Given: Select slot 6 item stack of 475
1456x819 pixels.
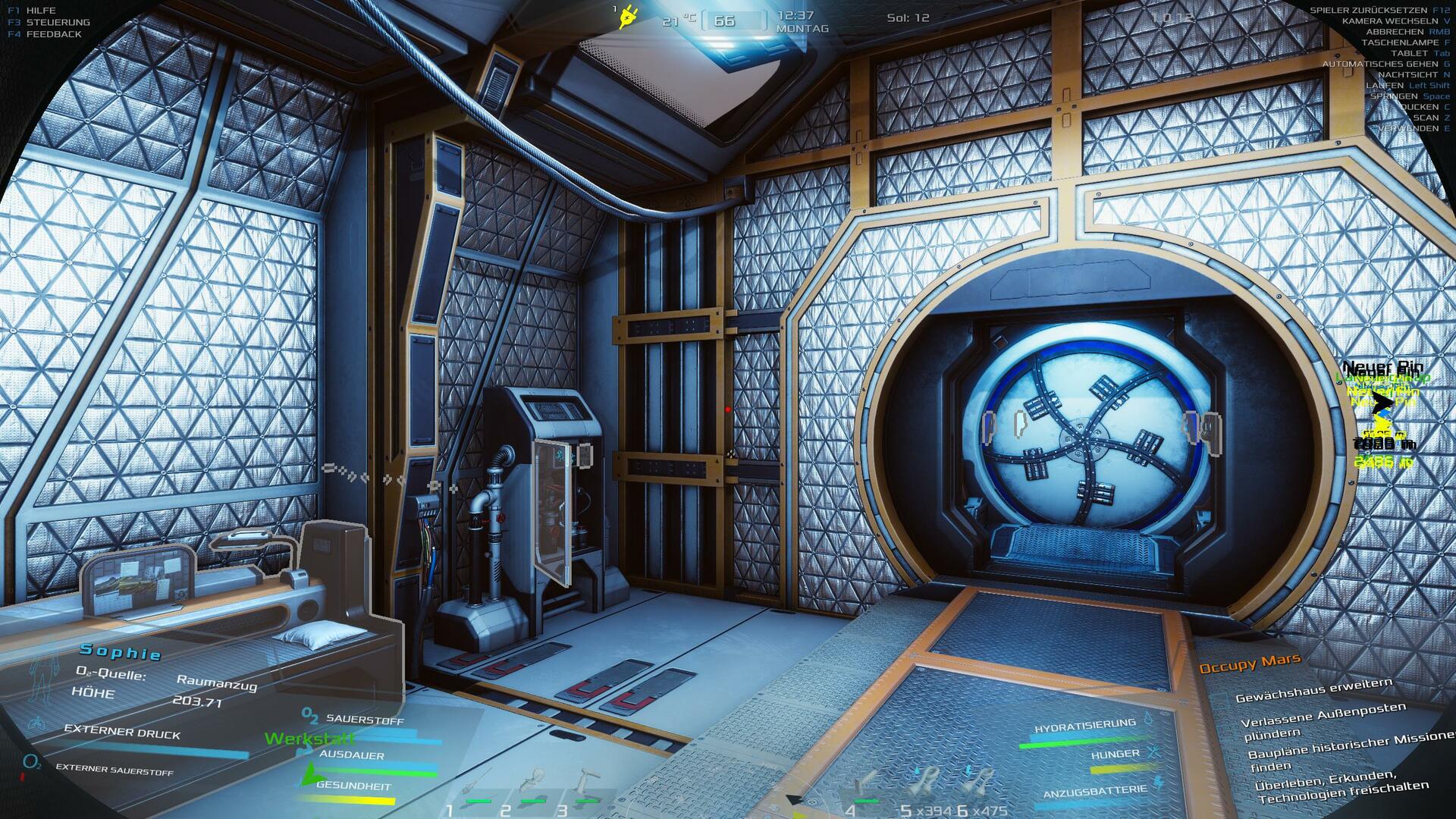Looking at the screenshot, I should [x=980, y=787].
